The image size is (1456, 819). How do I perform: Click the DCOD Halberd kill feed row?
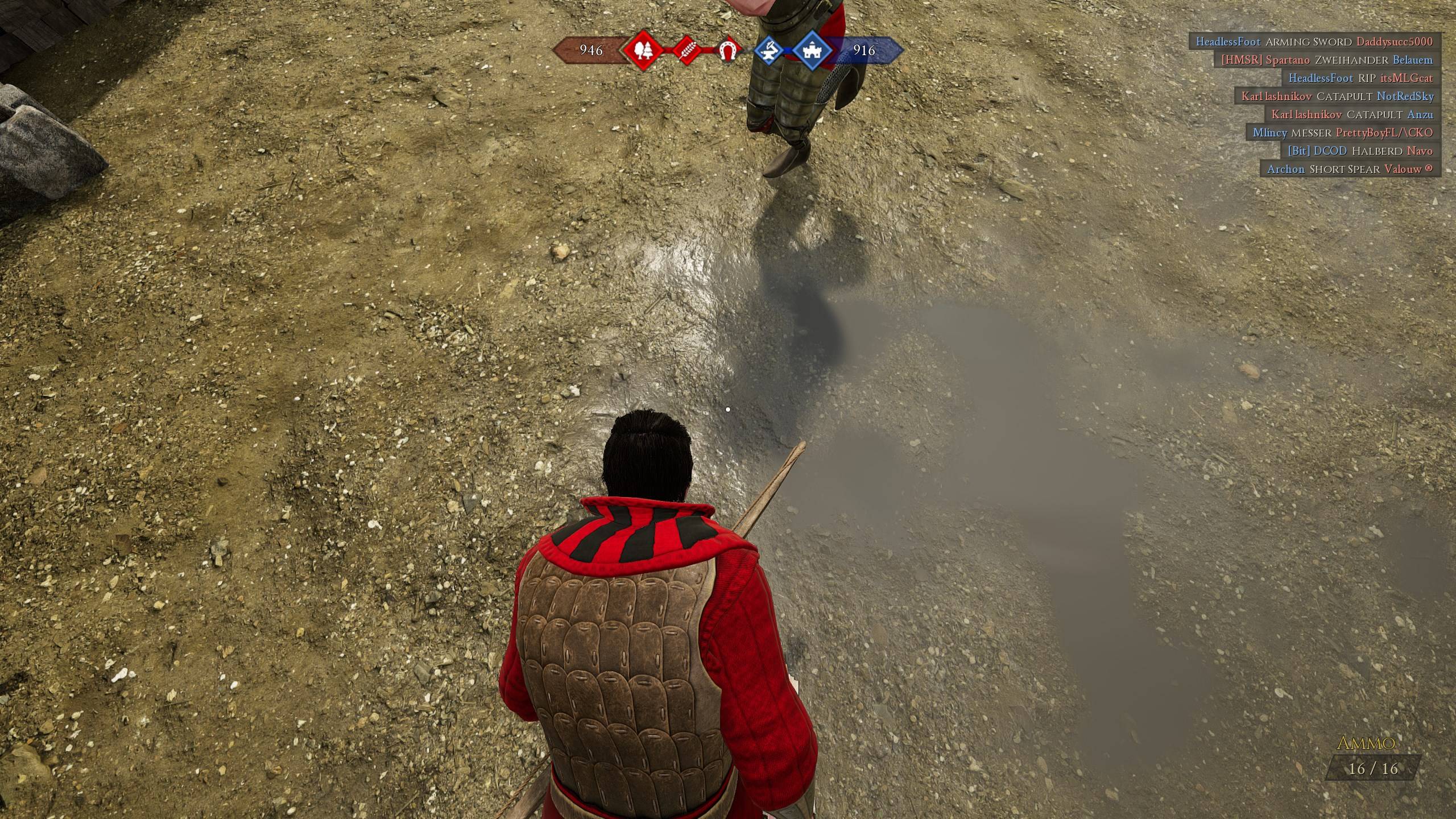pos(1360,151)
